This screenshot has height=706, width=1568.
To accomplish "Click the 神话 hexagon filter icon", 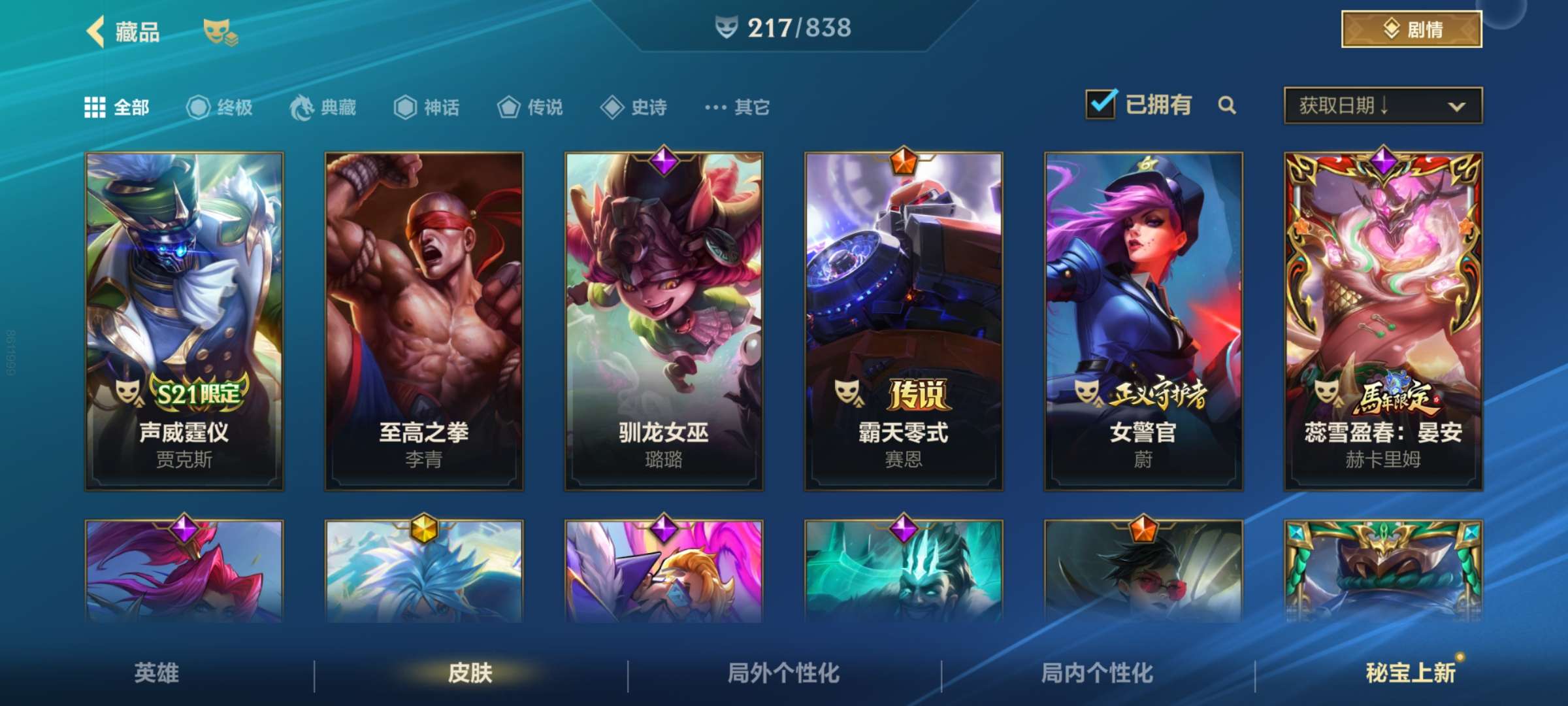I will pos(405,108).
